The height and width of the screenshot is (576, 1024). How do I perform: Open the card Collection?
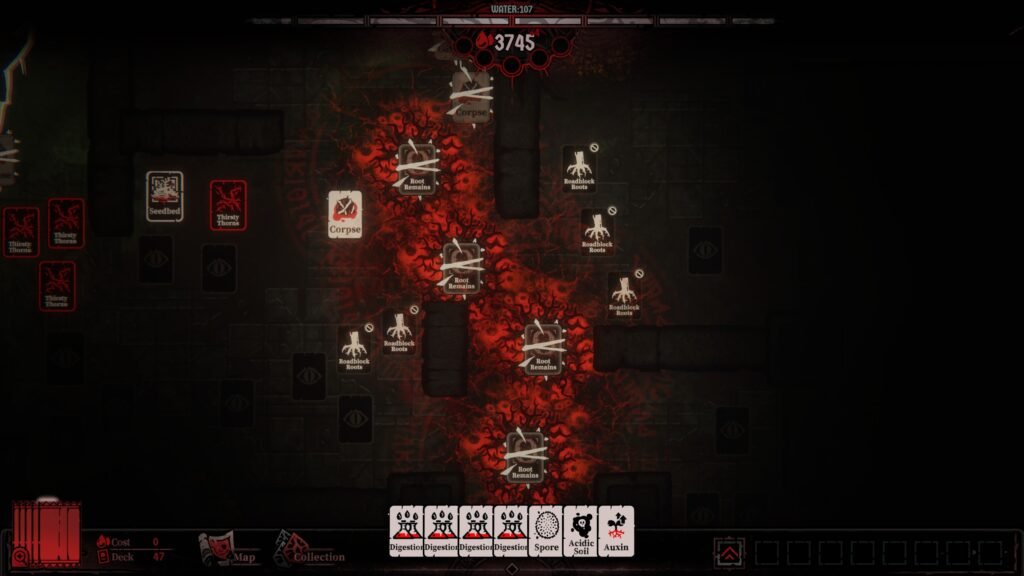[x=308, y=550]
